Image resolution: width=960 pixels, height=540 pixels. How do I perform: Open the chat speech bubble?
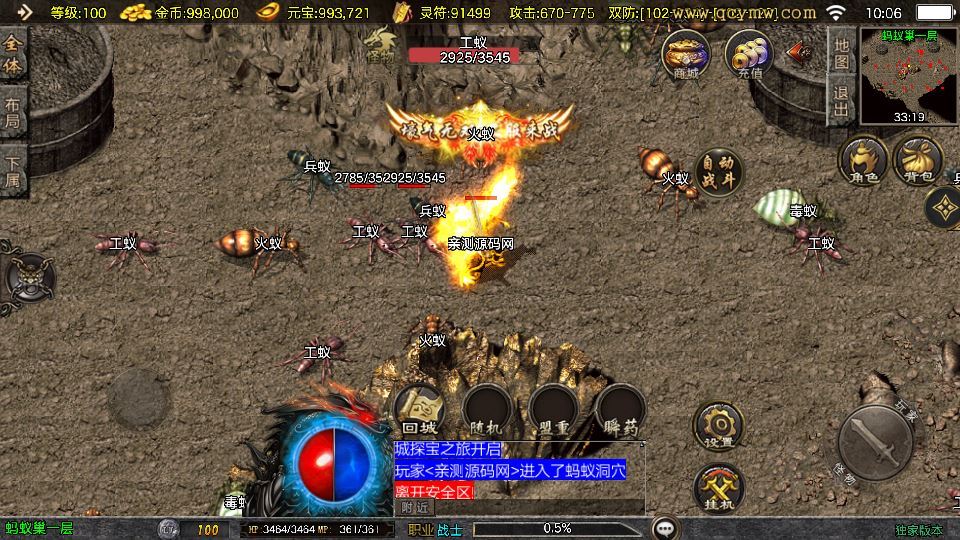(x=663, y=528)
